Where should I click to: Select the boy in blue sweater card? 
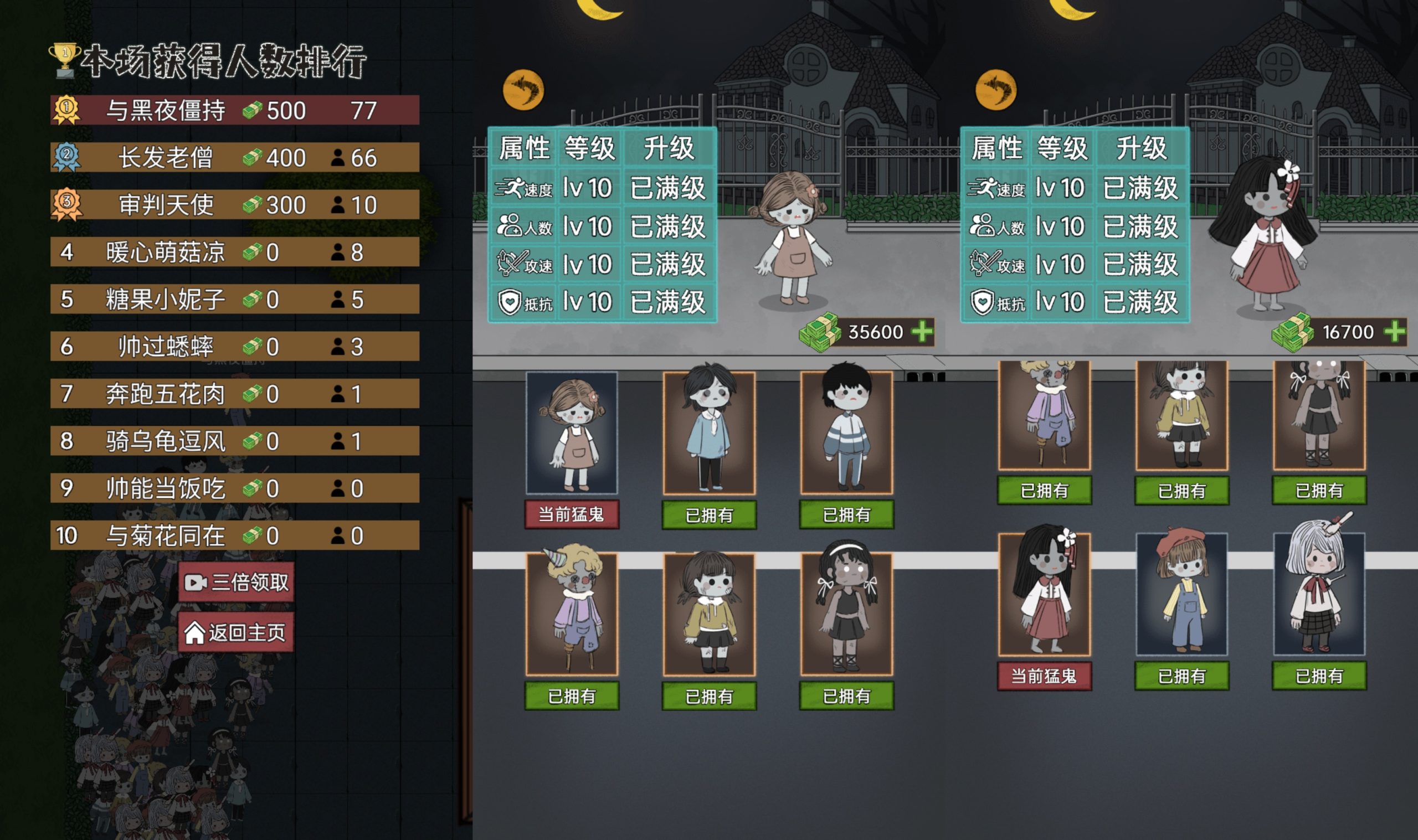[710, 433]
